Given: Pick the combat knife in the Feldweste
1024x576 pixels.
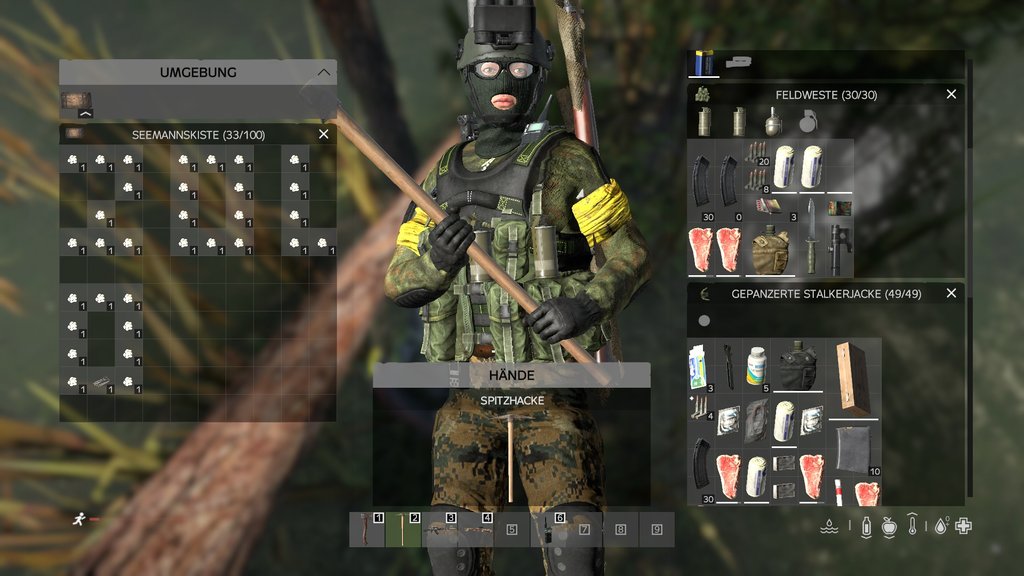Looking at the screenshot, I should (x=811, y=237).
